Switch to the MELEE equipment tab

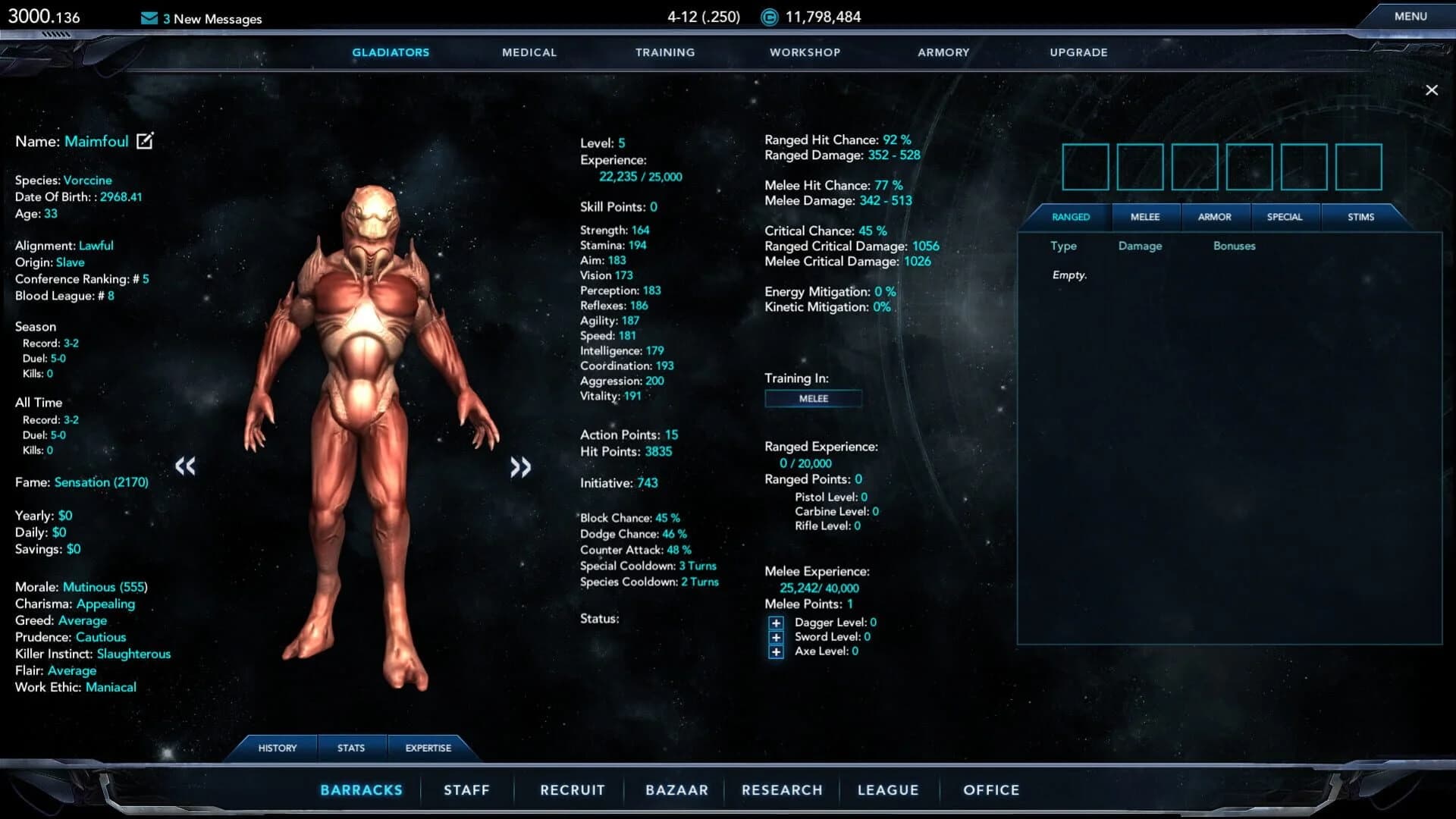(x=1145, y=217)
